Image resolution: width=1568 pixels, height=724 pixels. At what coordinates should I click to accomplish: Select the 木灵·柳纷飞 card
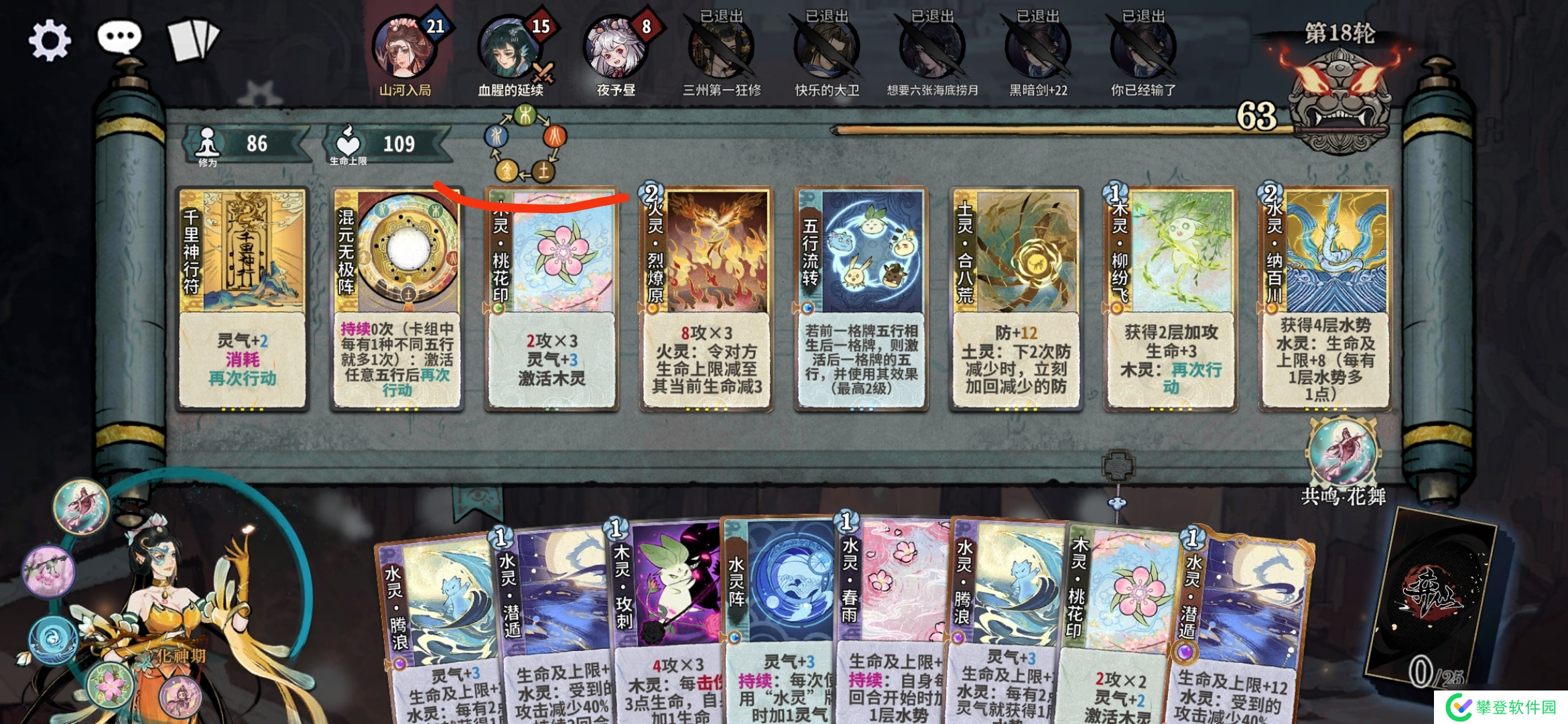point(1171,298)
